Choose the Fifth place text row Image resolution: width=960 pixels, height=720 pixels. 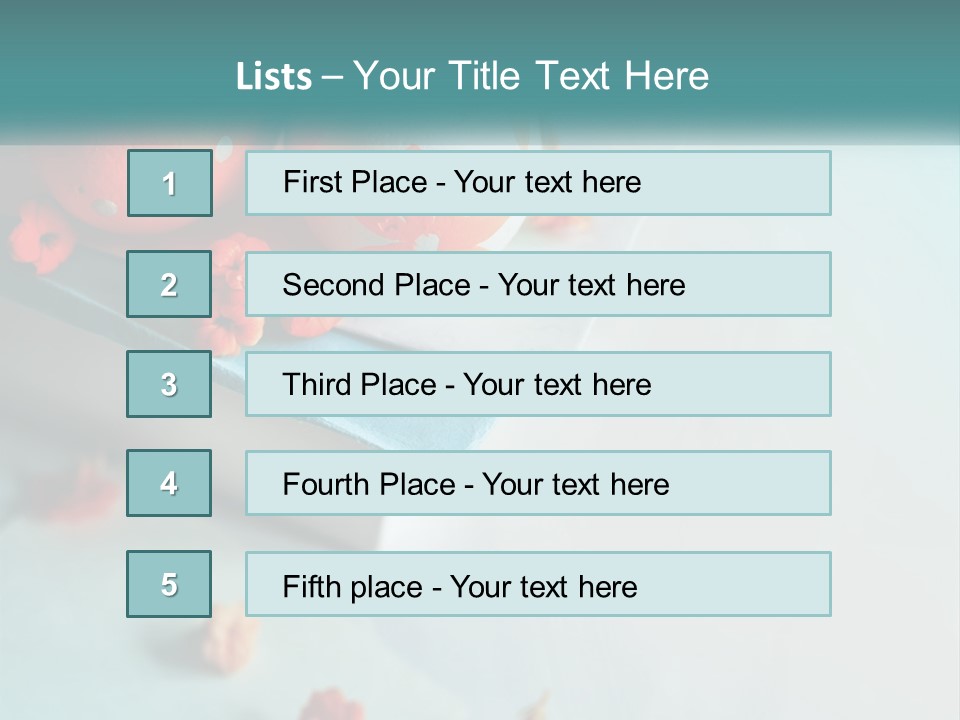tap(538, 584)
